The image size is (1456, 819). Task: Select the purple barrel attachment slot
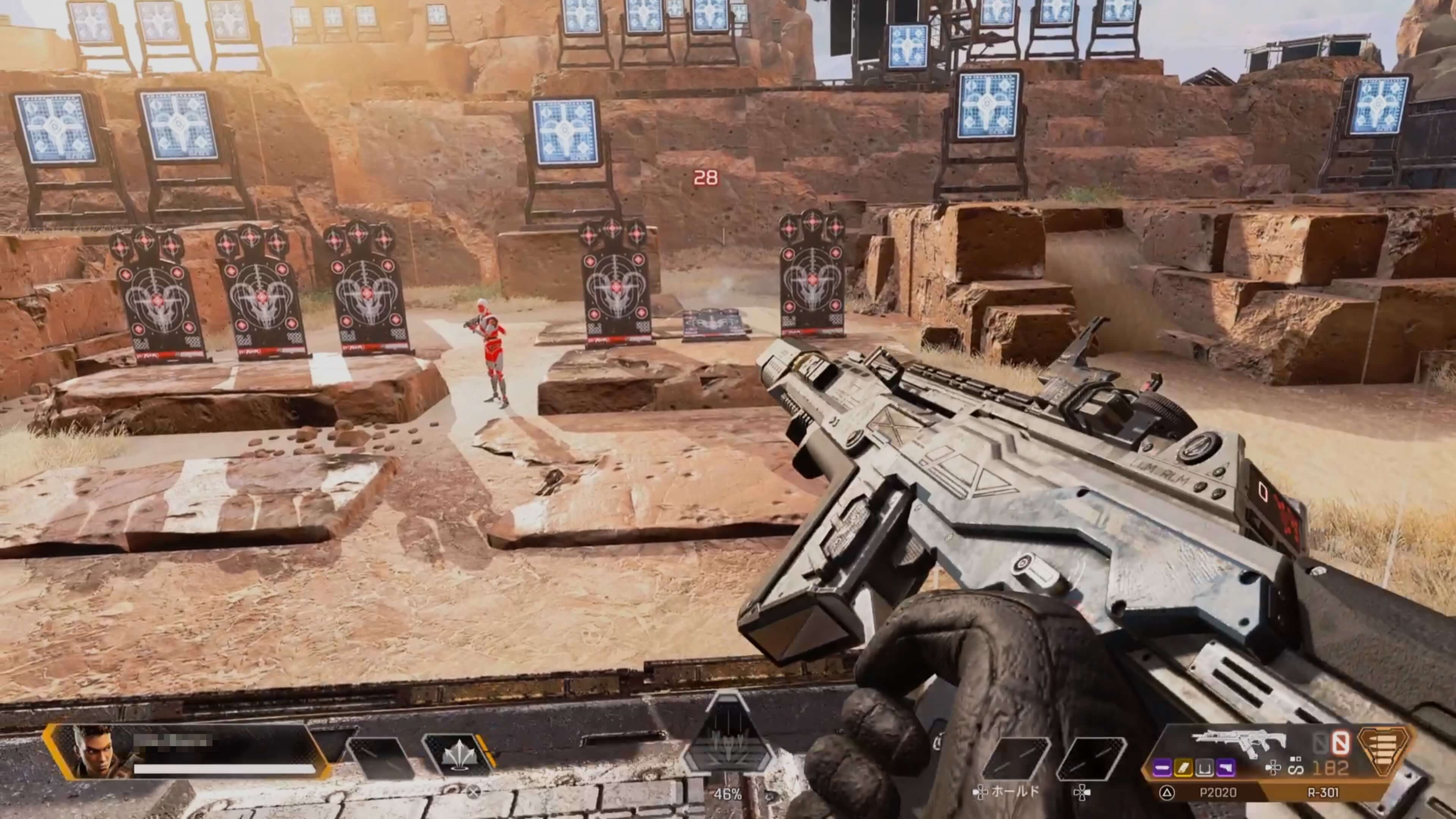[1163, 767]
